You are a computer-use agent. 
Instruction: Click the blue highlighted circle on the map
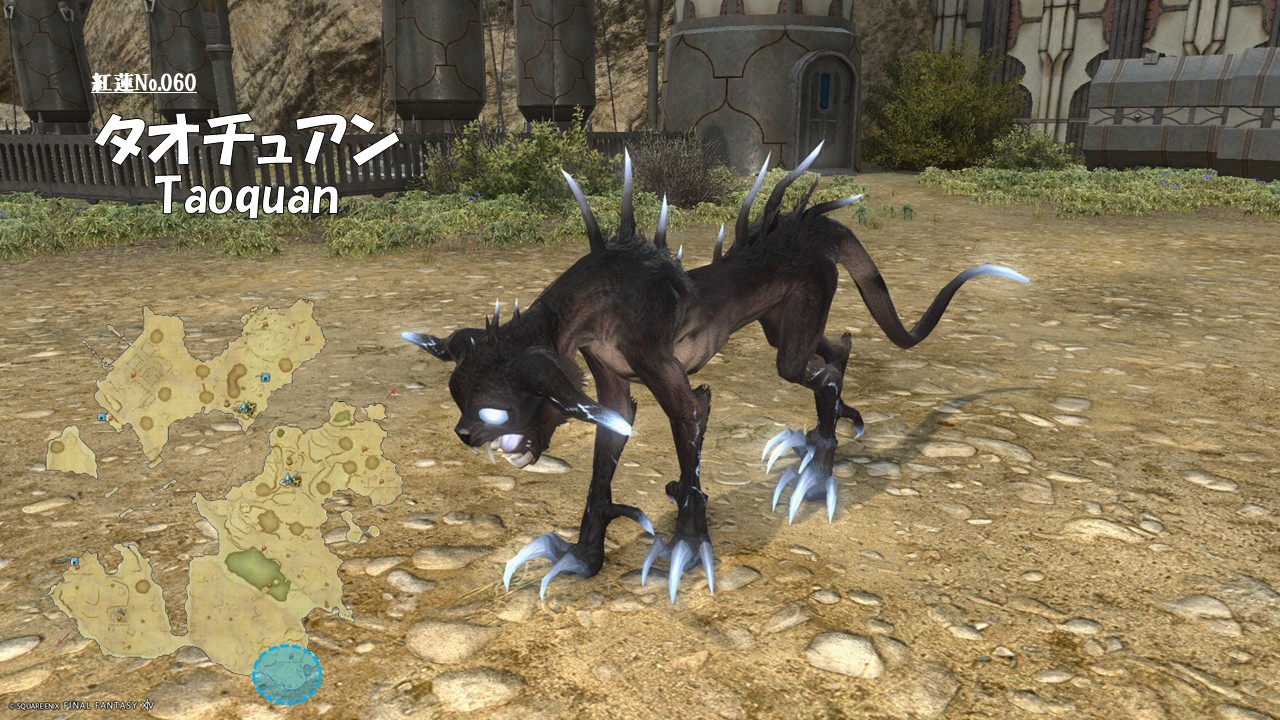pos(287,674)
